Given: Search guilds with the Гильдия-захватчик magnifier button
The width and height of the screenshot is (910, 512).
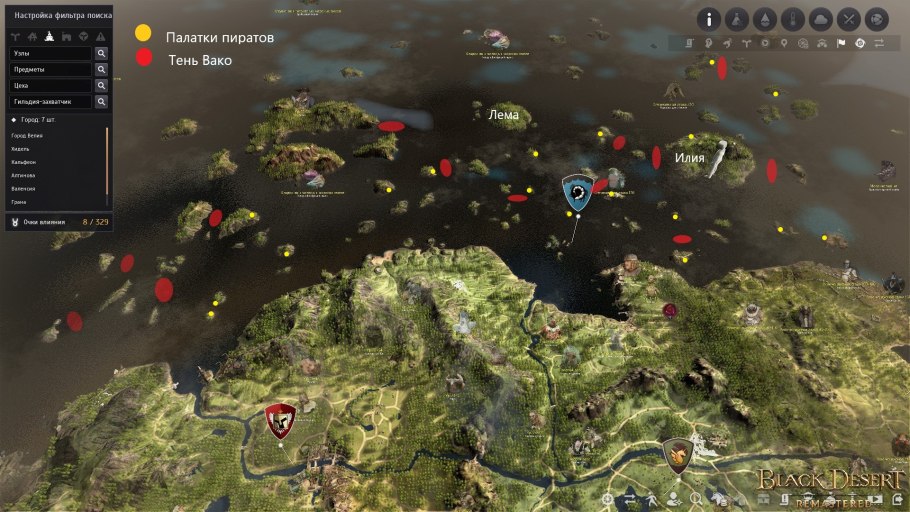Looking at the screenshot, I should point(101,101).
